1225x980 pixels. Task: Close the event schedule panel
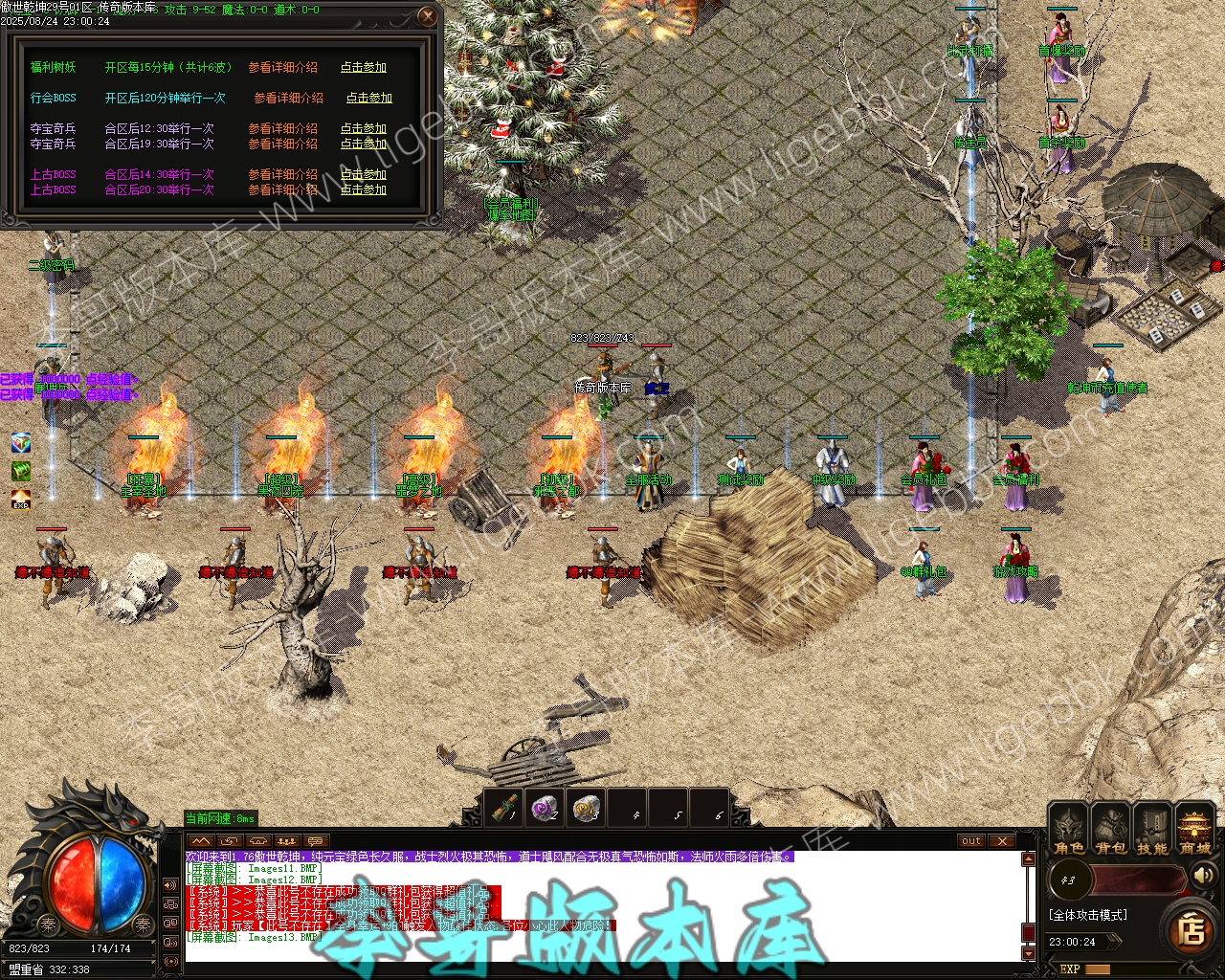[x=428, y=16]
